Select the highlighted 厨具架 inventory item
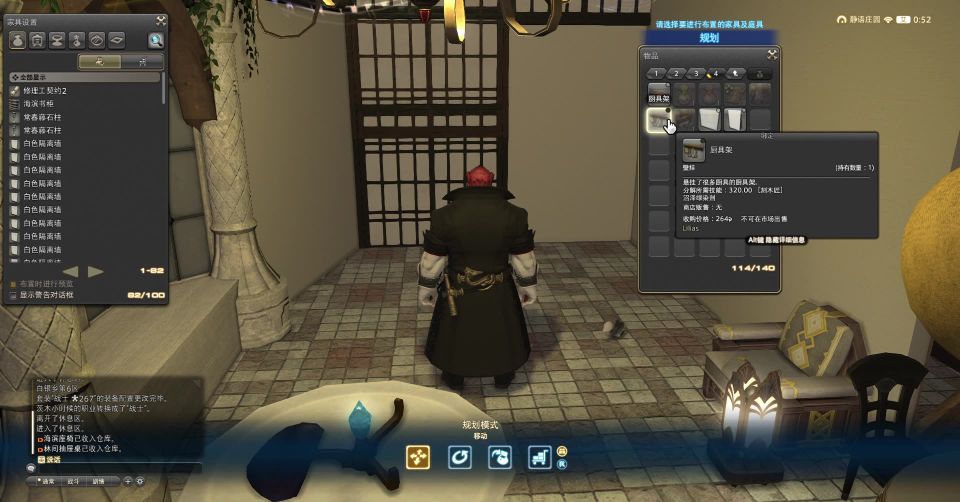 [658, 121]
